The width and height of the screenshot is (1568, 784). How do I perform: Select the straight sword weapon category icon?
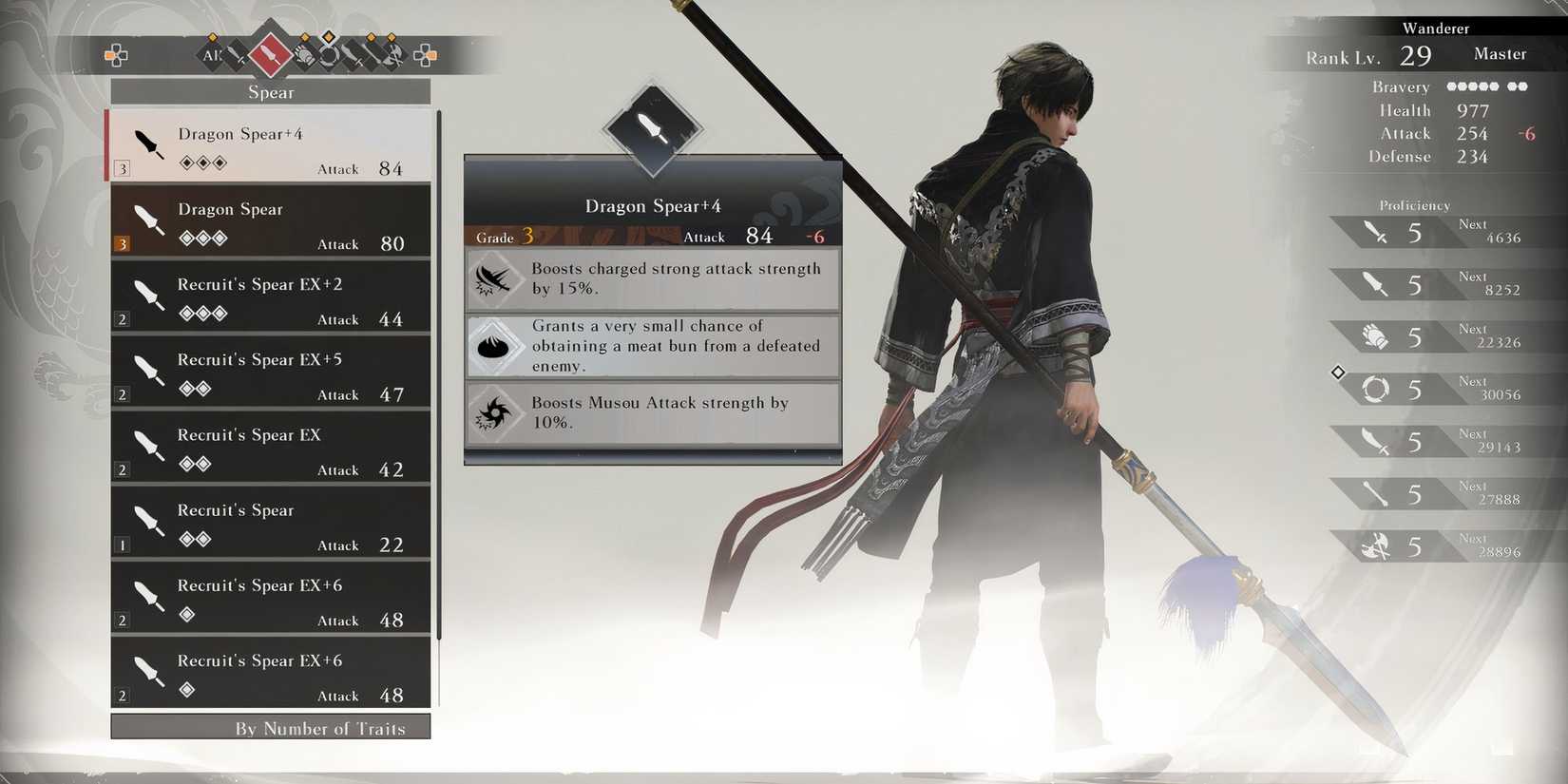pyautogui.click(x=234, y=55)
